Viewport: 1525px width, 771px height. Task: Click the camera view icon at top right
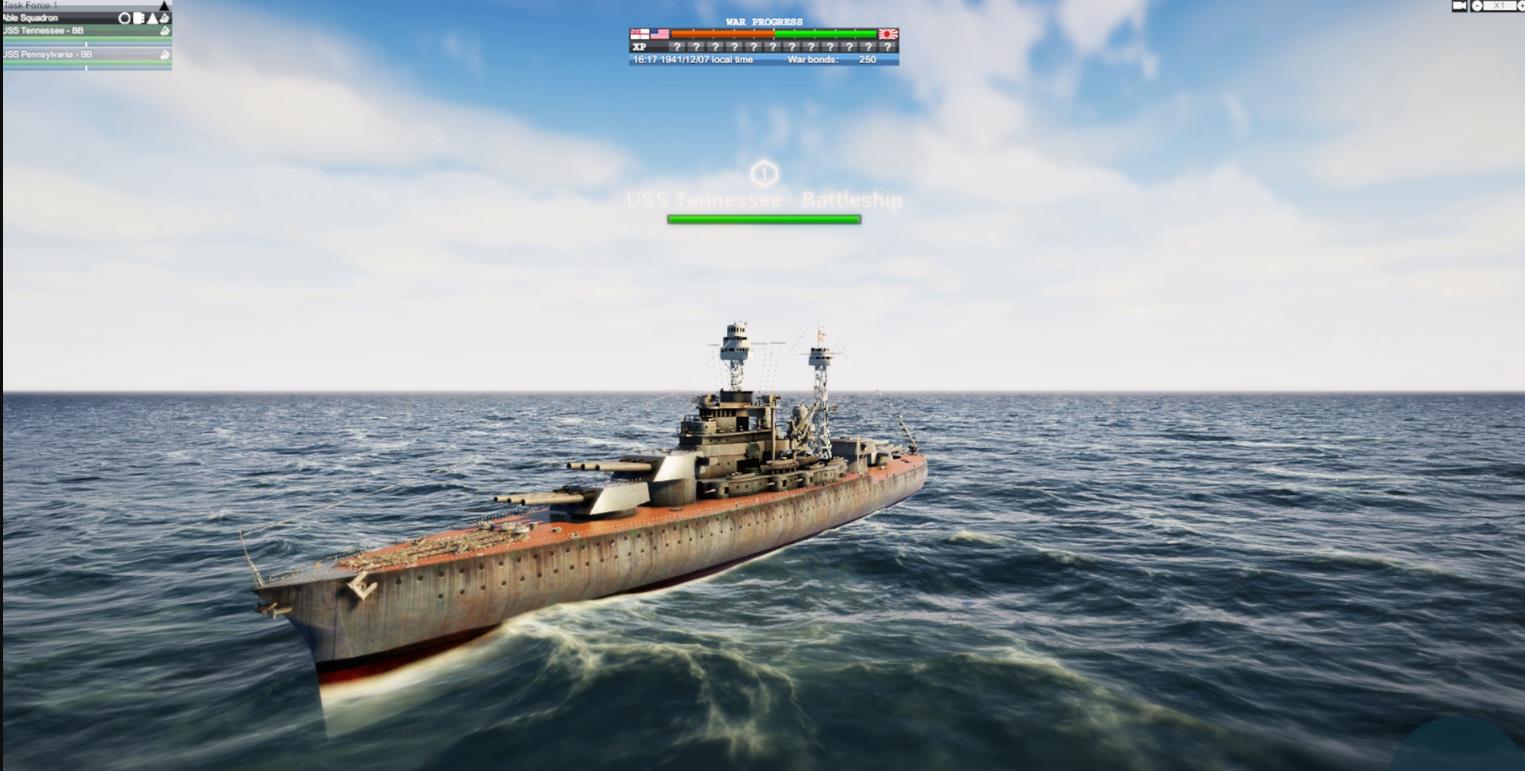click(1460, 6)
